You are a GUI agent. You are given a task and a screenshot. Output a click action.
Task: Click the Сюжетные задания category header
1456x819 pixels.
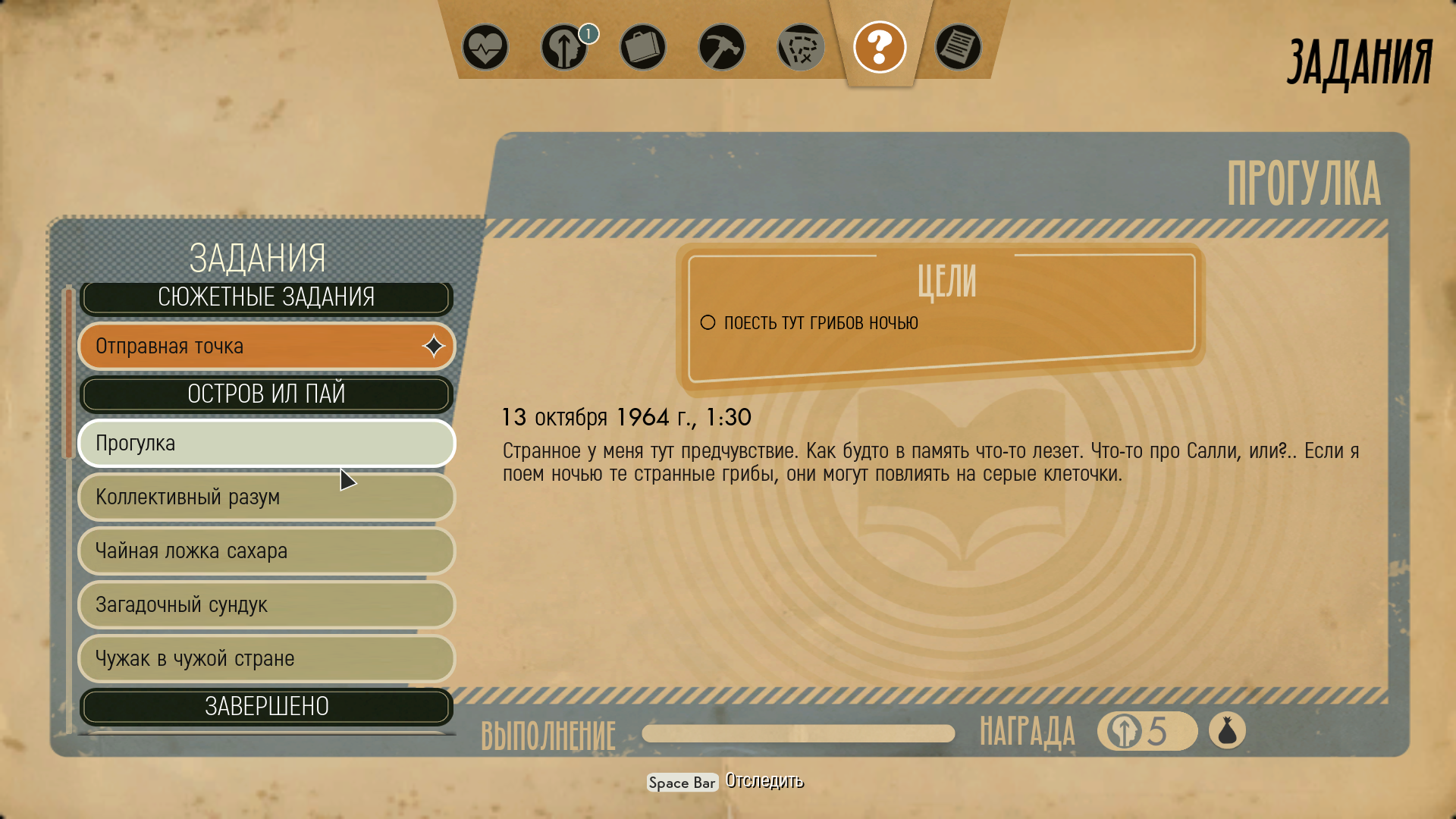pyautogui.click(x=266, y=297)
